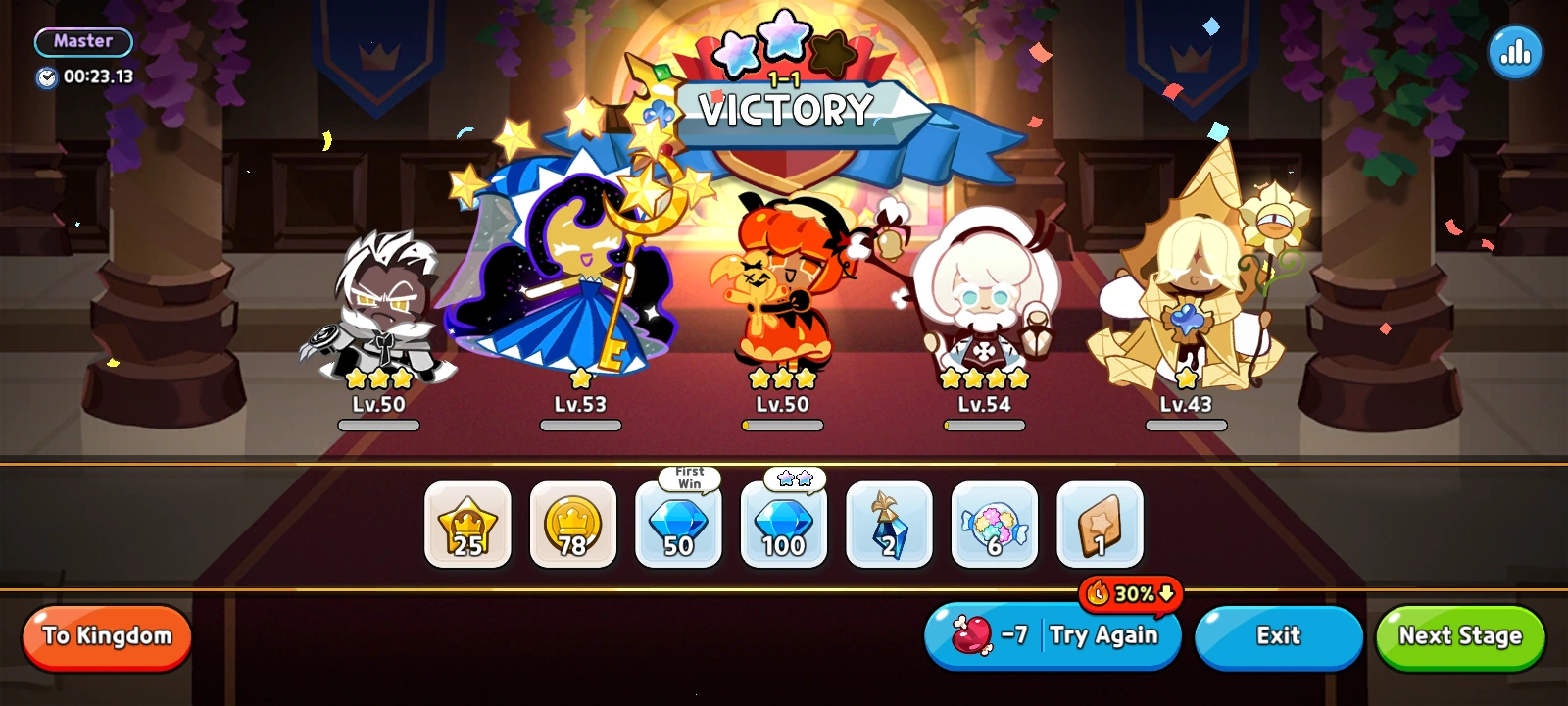Select the 78 gold coin reward

click(x=572, y=526)
